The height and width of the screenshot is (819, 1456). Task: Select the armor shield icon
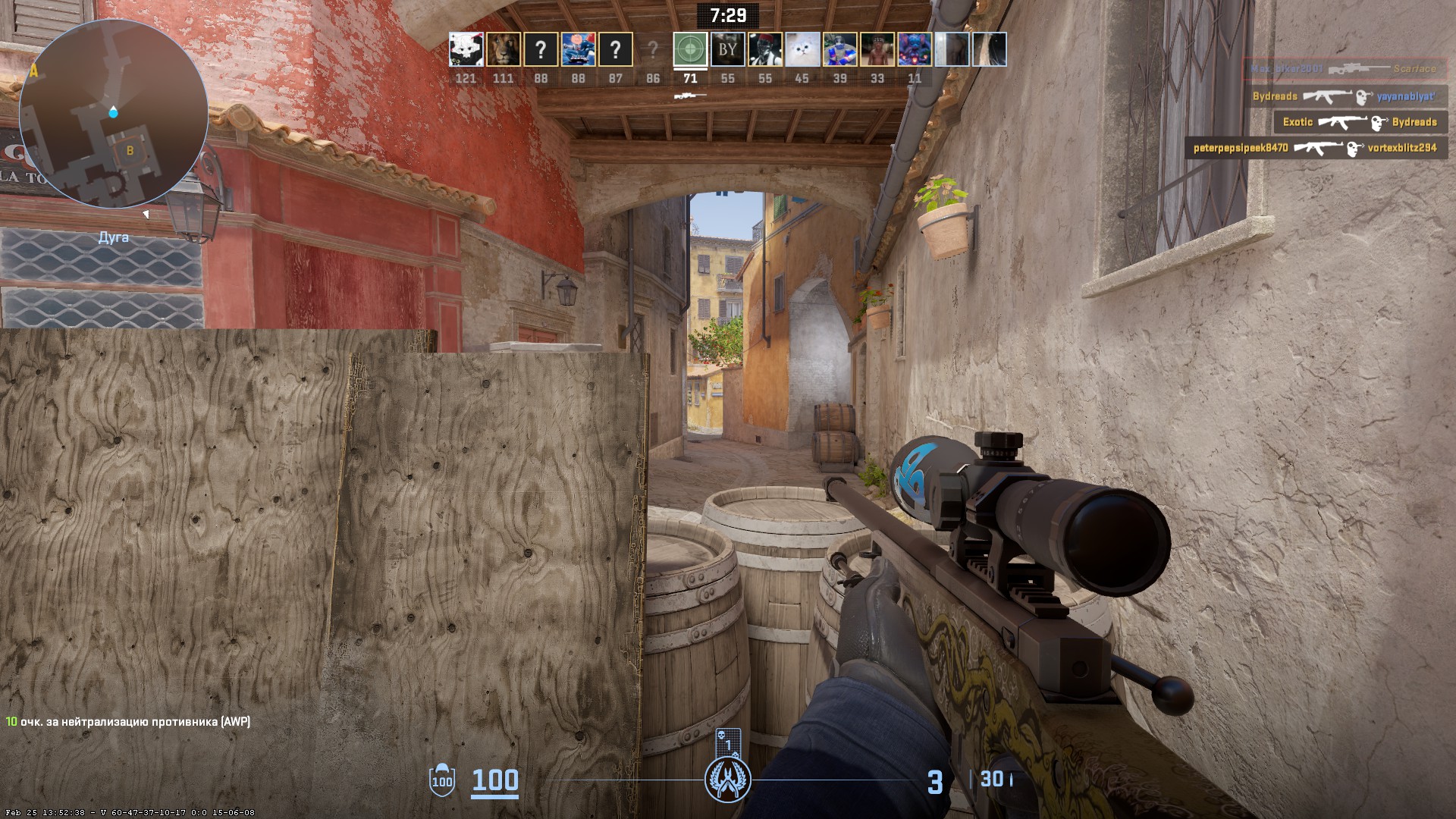(441, 780)
